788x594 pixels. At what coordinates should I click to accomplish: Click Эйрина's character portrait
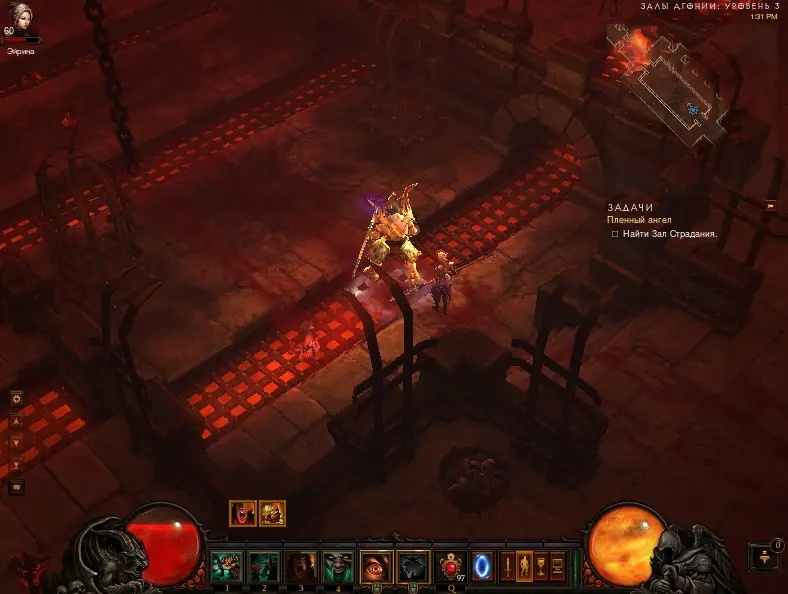click(x=20, y=22)
